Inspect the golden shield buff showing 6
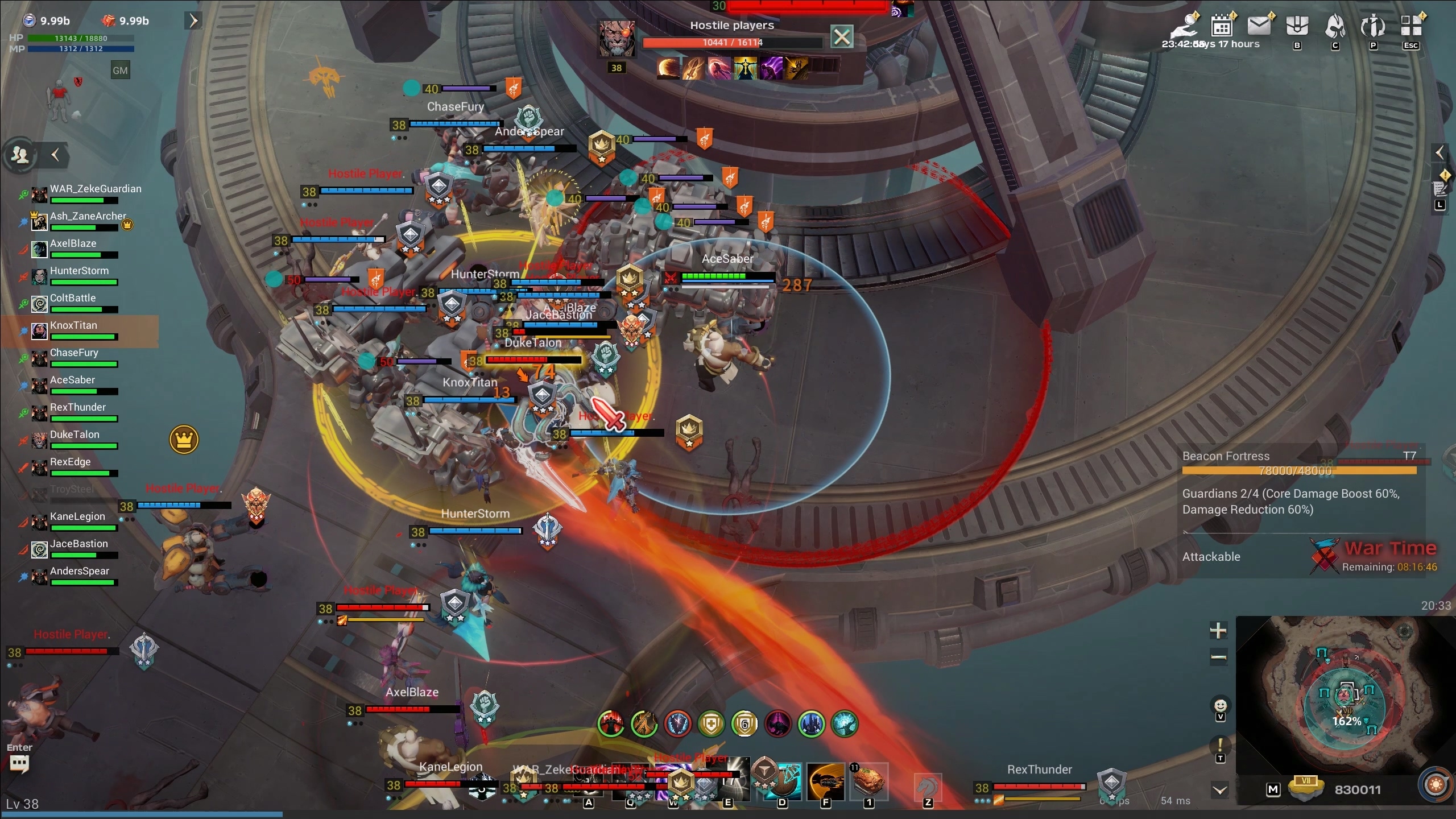This screenshot has height=819, width=1456. [744, 725]
